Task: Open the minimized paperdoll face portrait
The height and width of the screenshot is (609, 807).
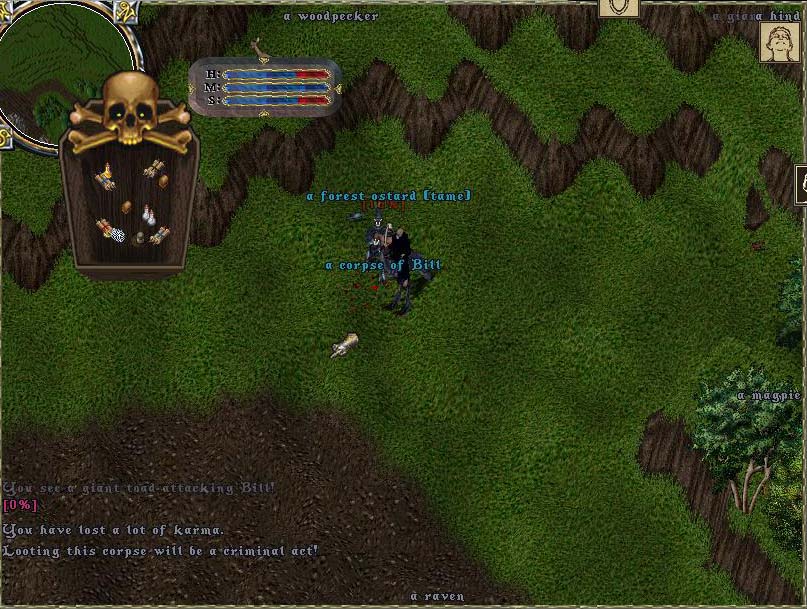Action: pyautogui.click(x=779, y=43)
